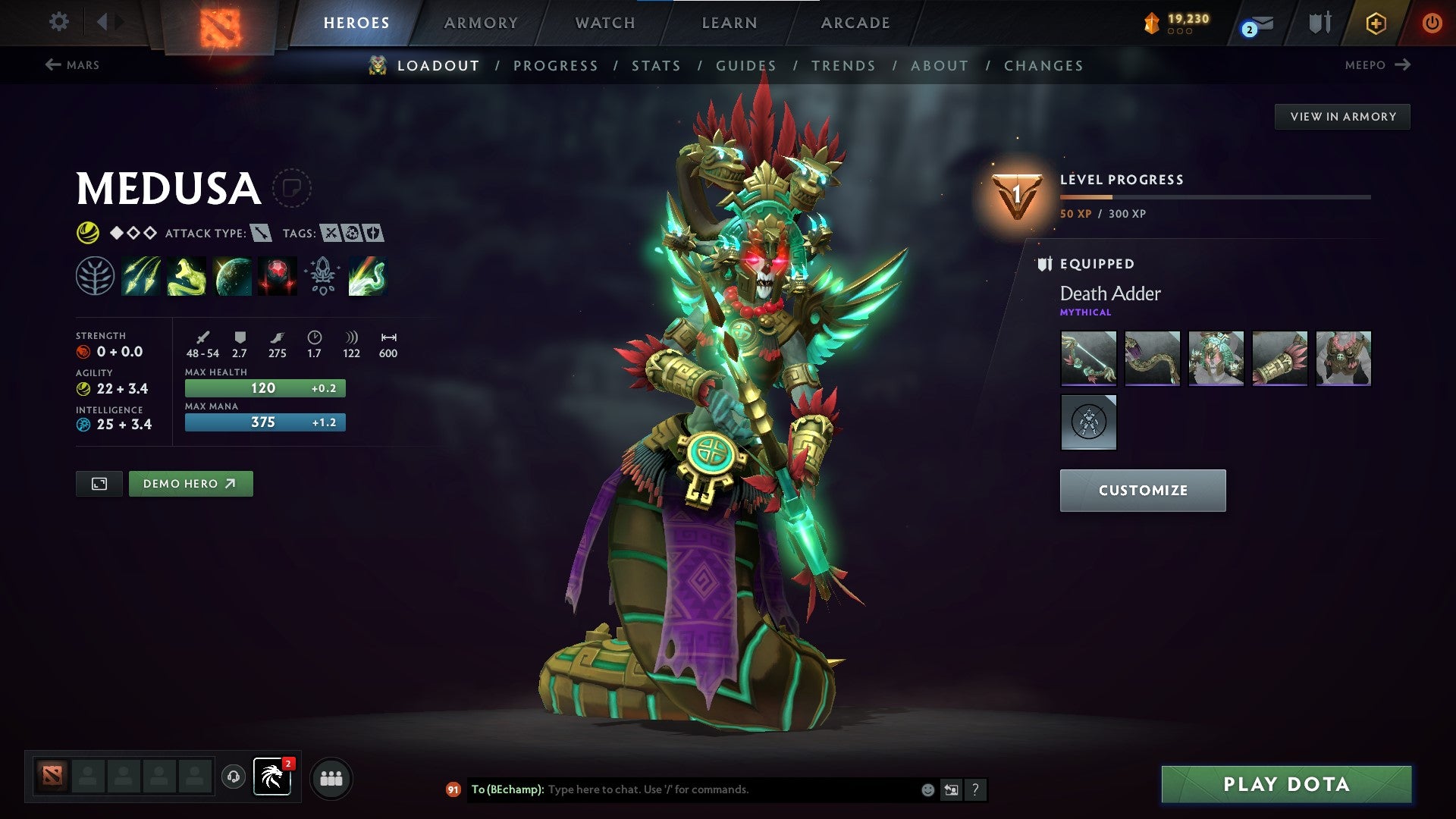Select Medusa's Split Shot ability icon
The height and width of the screenshot is (819, 1456).
140,277
